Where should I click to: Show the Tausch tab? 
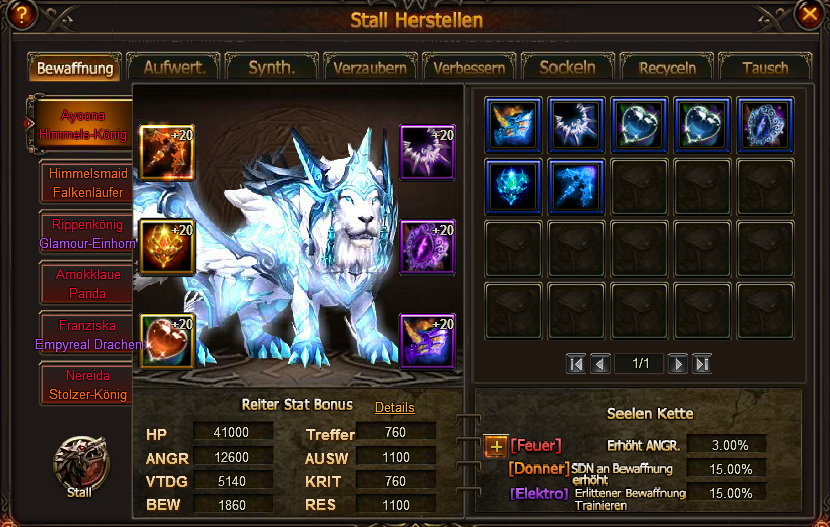[x=765, y=68]
